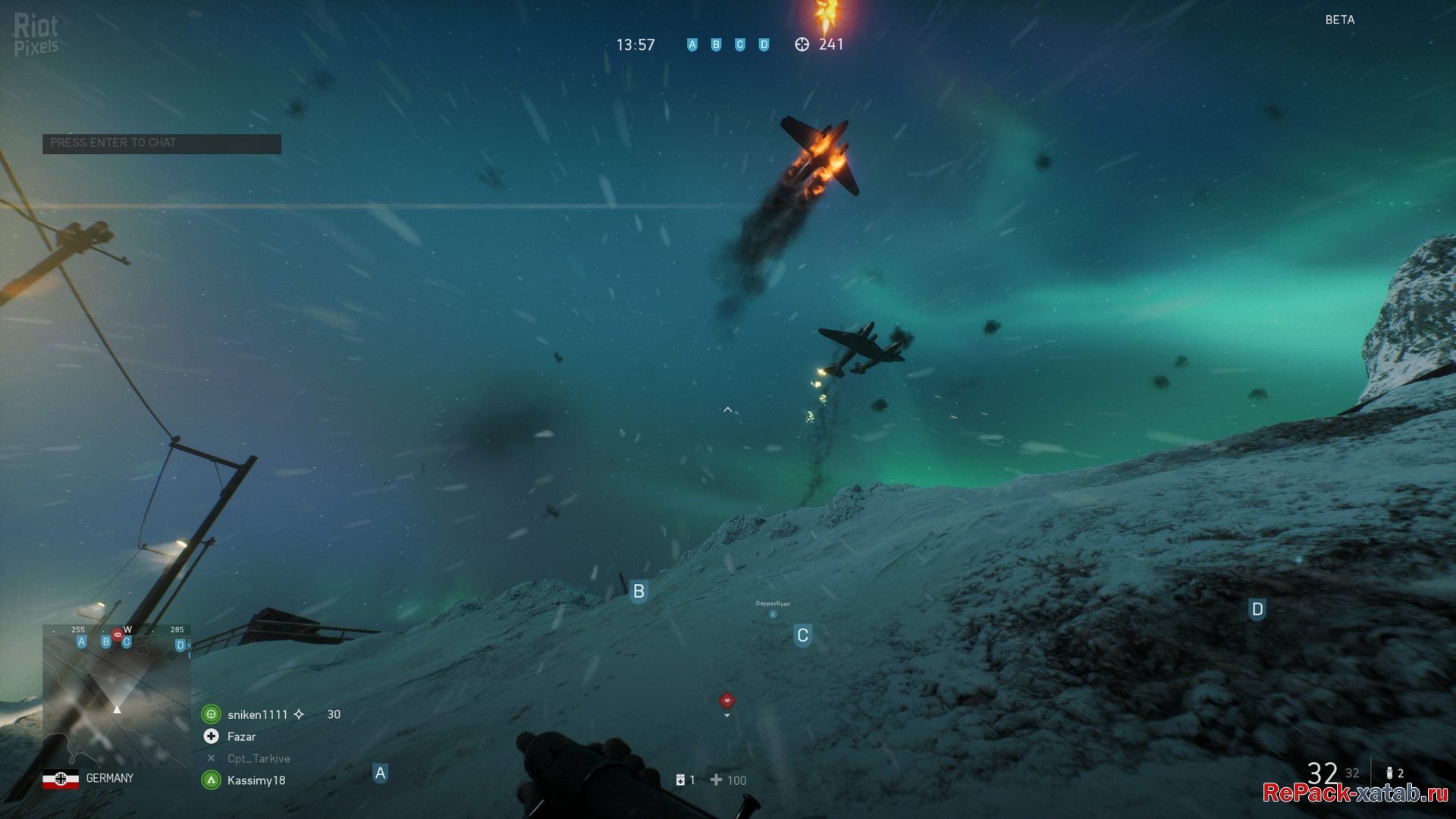Select the grenade icon beside ammo count
1456x819 pixels.
tap(1389, 773)
